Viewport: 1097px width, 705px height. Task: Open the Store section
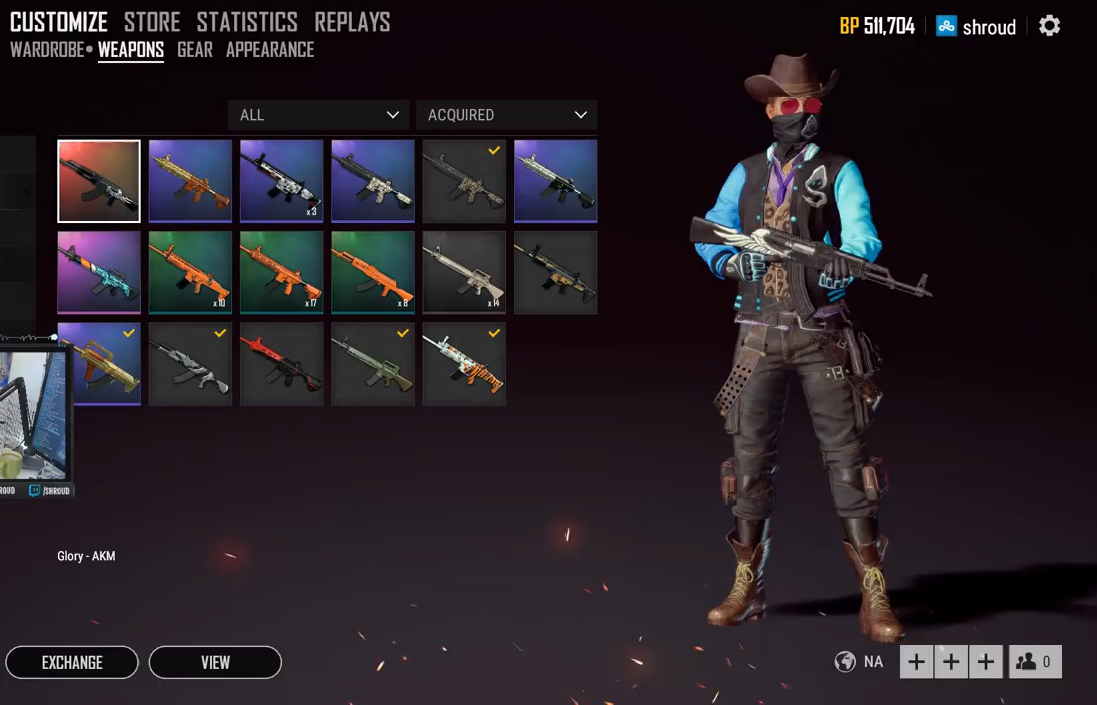[152, 22]
